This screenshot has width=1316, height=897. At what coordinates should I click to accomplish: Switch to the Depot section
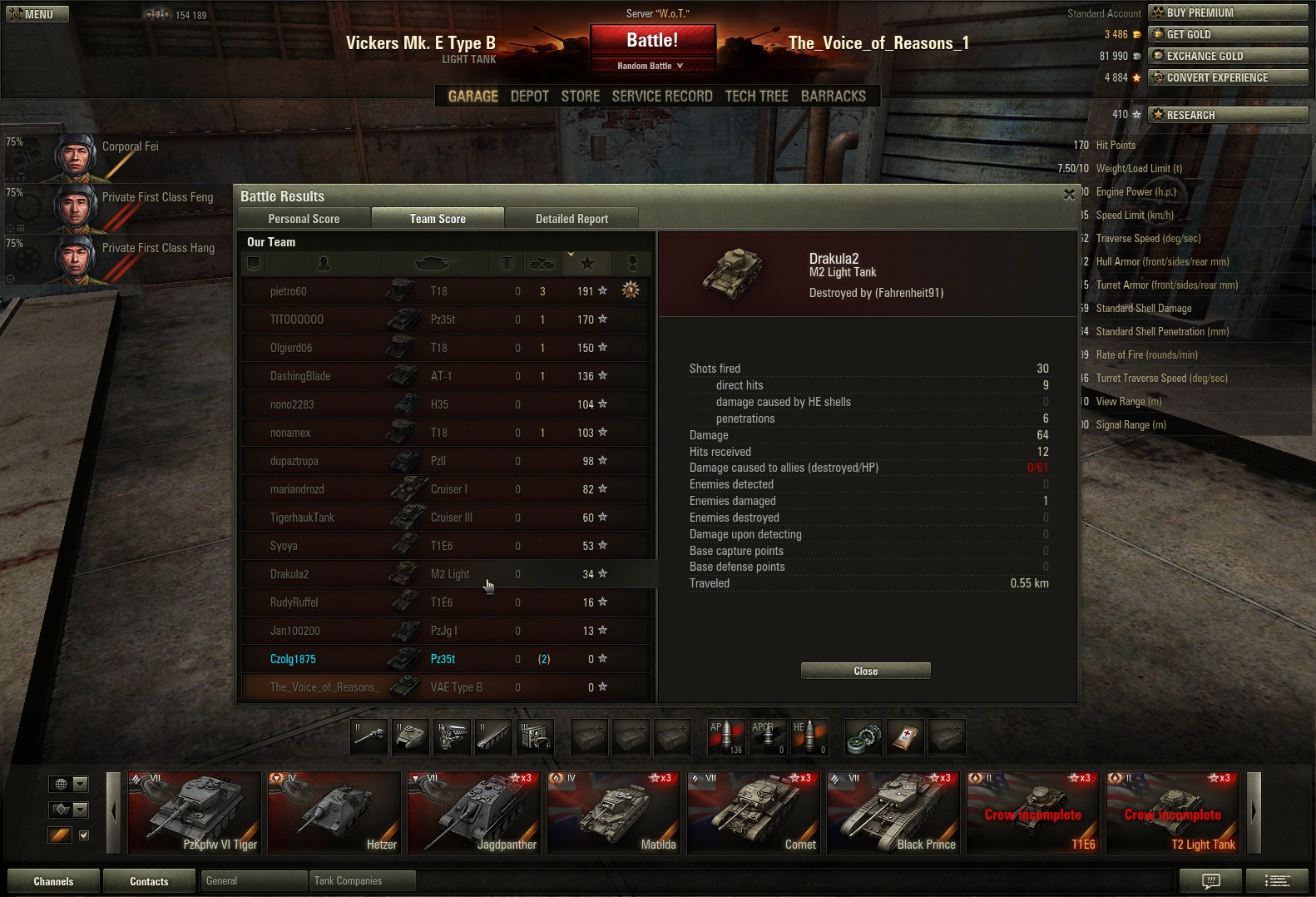click(x=529, y=97)
